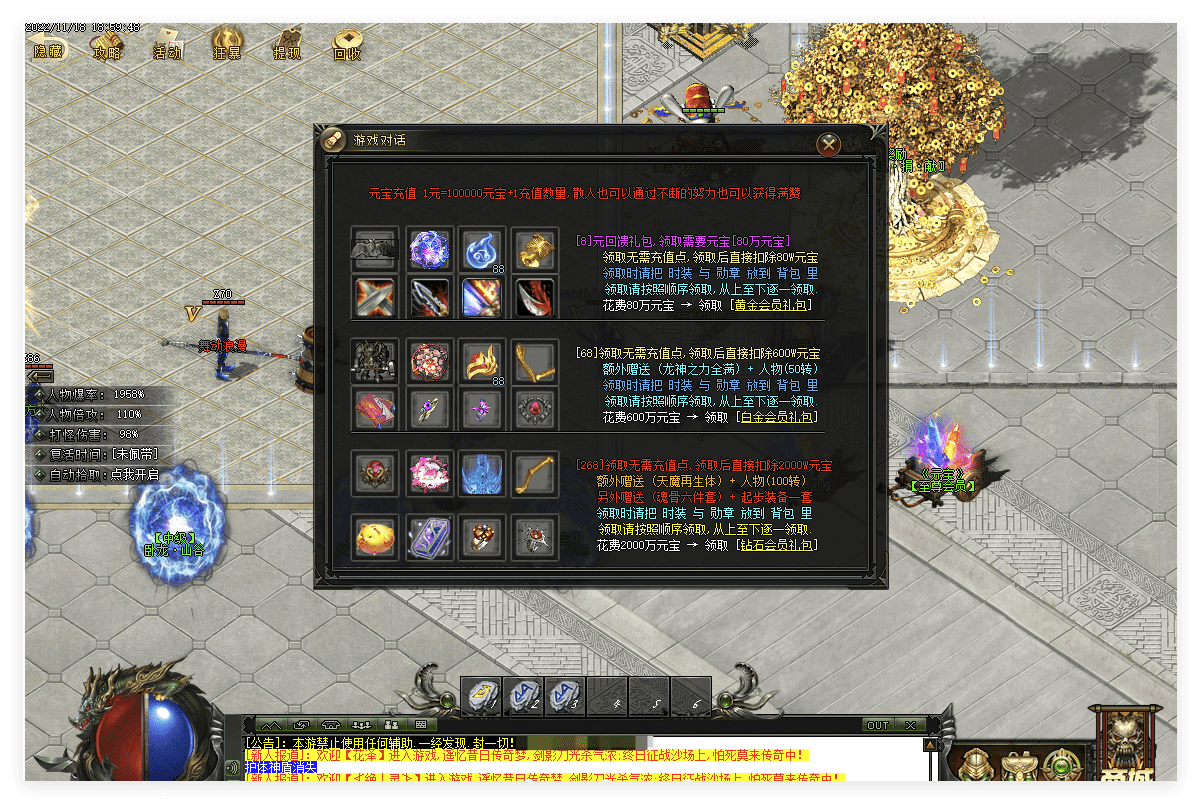This screenshot has height=804, width=1200.
Task: Claim the 钻石会员礼包 gift pack
Action: click(776, 545)
